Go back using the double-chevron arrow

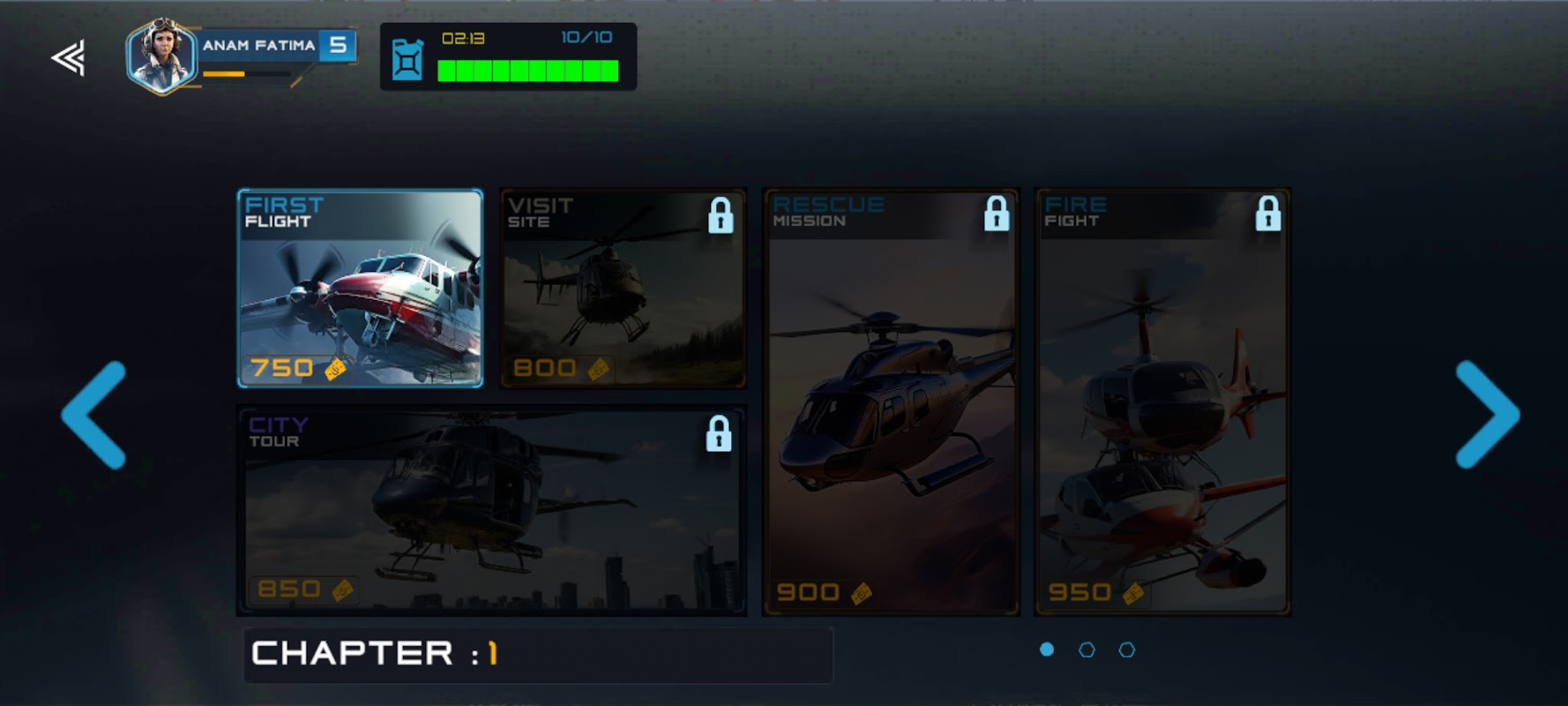pyautogui.click(x=68, y=58)
